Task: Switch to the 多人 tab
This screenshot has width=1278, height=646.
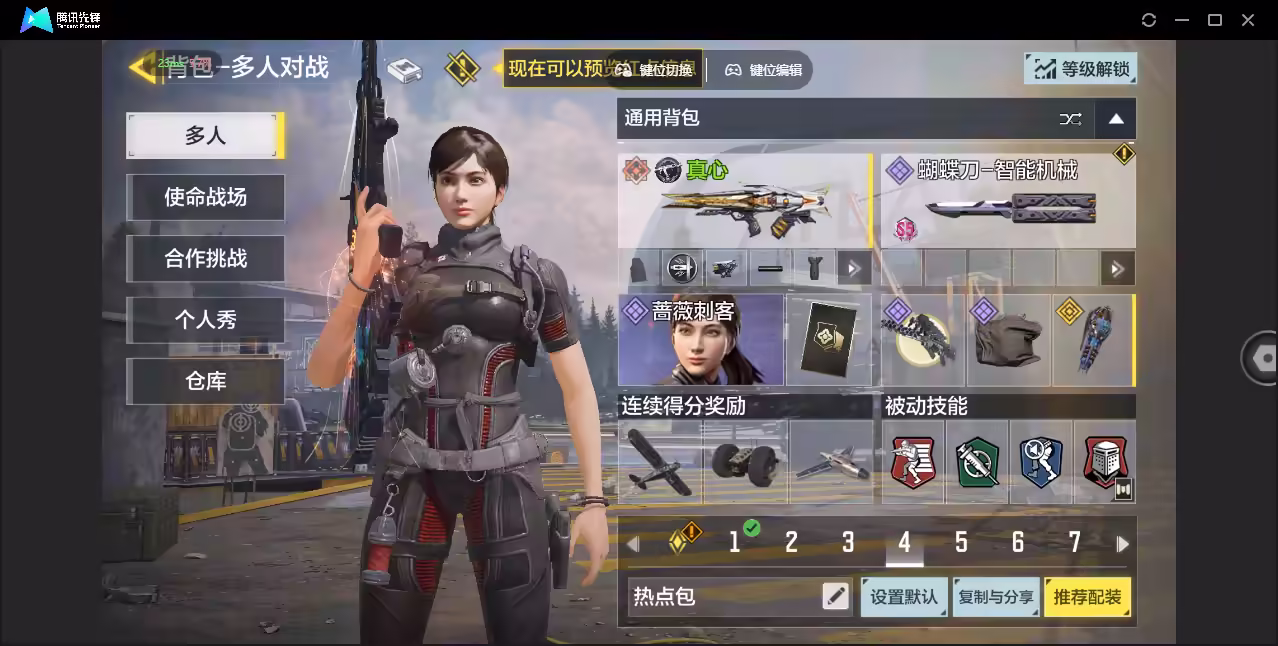Action: click(x=205, y=135)
